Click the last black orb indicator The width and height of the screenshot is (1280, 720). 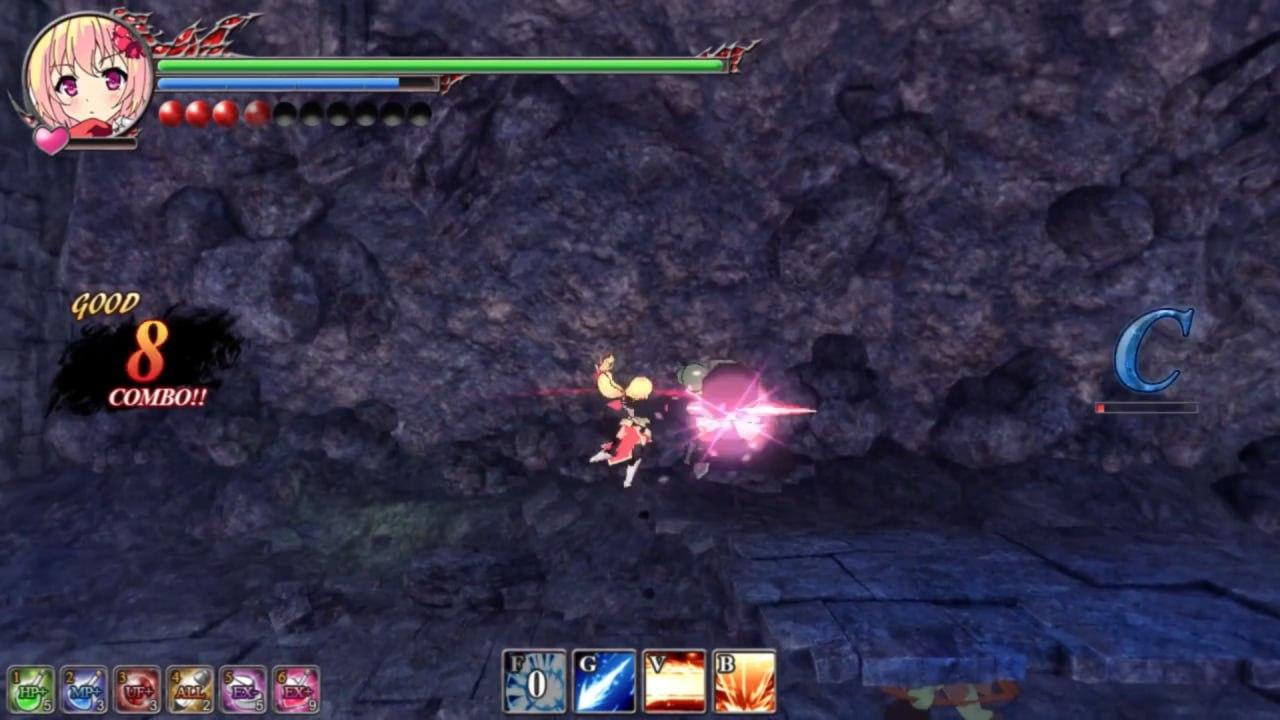coord(420,113)
